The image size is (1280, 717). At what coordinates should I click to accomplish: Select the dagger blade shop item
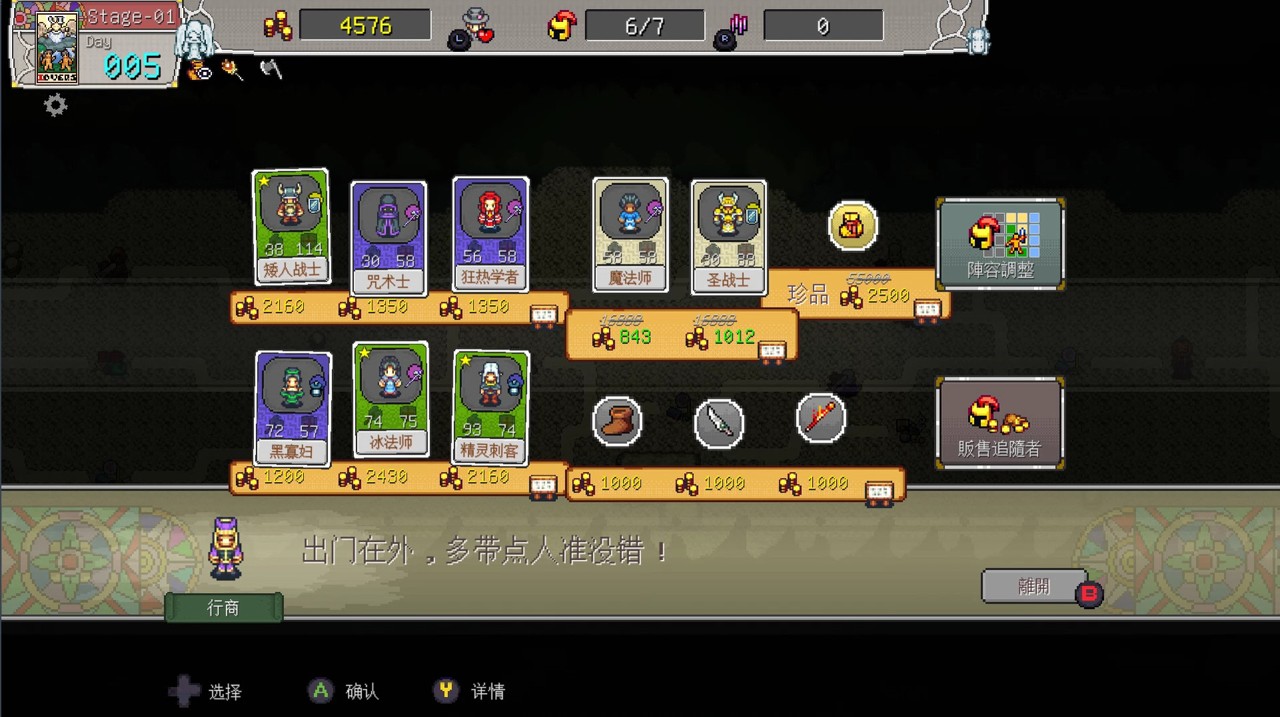tap(719, 423)
